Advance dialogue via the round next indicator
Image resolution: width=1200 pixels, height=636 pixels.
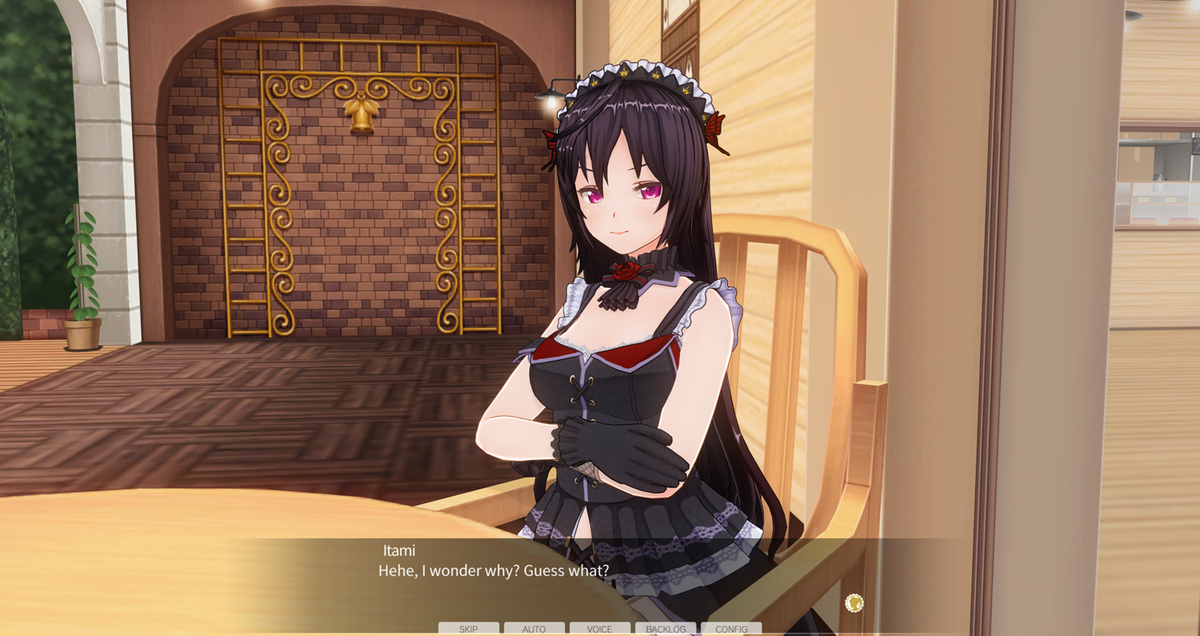(x=854, y=602)
